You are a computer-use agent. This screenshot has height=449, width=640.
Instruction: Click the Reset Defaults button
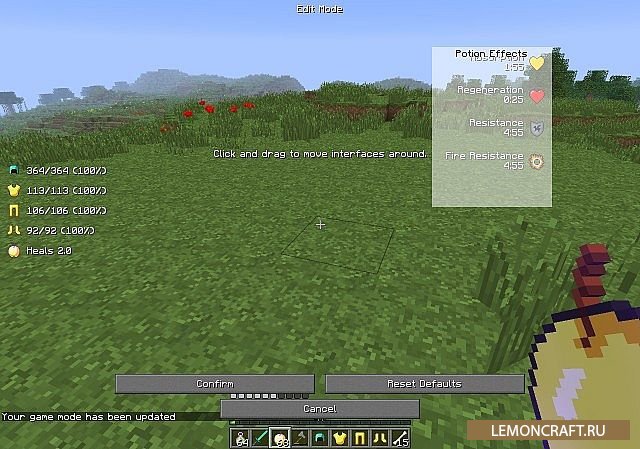424,384
